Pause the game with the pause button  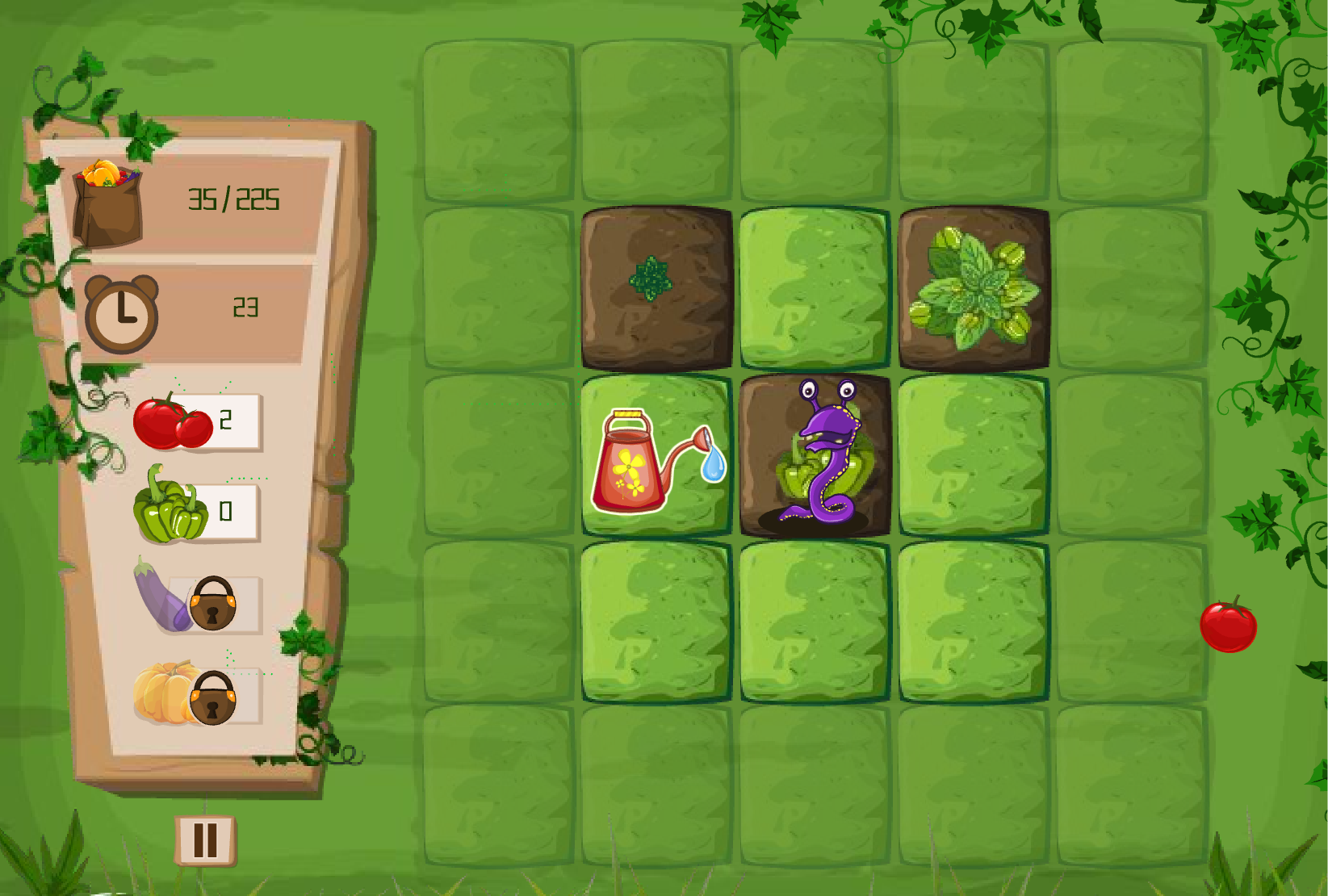tap(205, 840)
